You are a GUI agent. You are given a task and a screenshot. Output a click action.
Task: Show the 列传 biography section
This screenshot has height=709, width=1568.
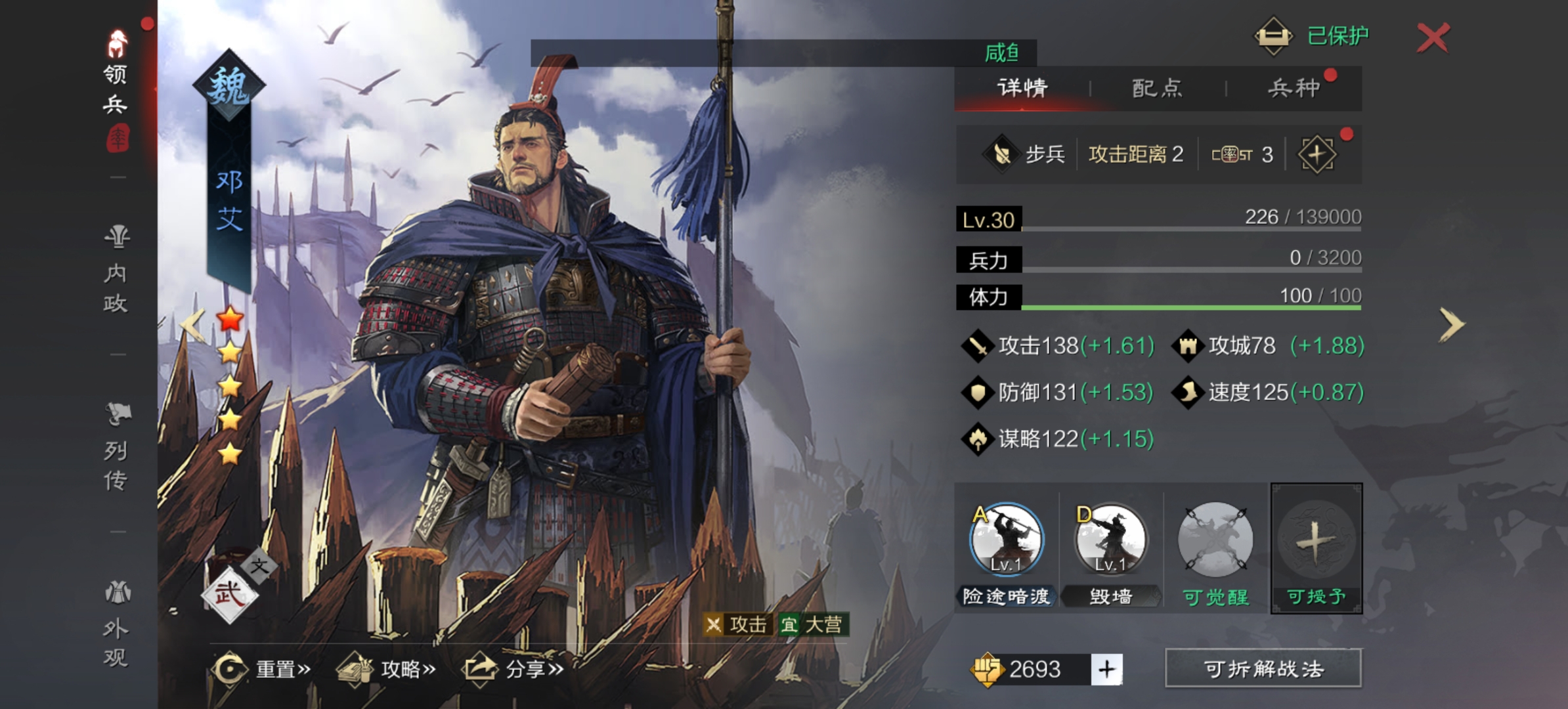point(116,448)
